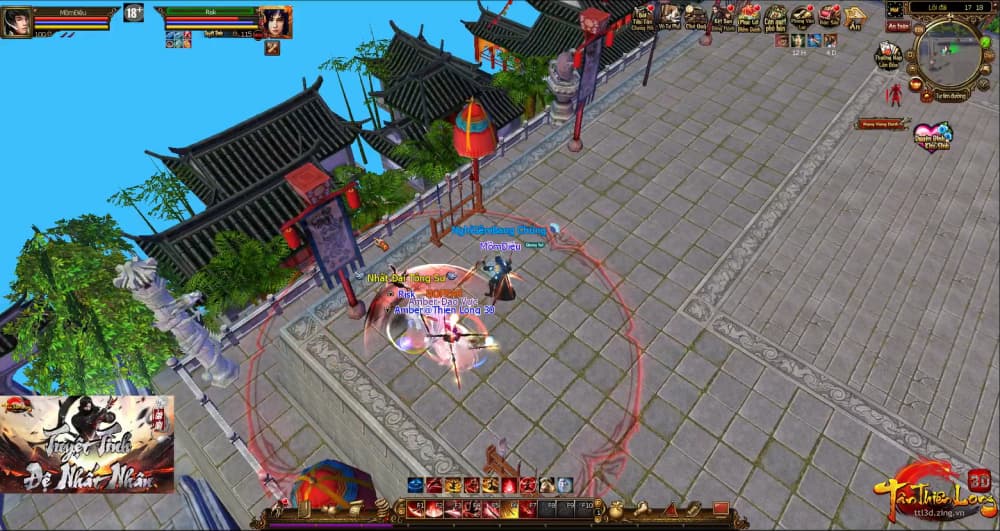Open the Bảo Sắc red chest icon
The width and height of the screenshot is (1000, 531).
tap(828, 15)
